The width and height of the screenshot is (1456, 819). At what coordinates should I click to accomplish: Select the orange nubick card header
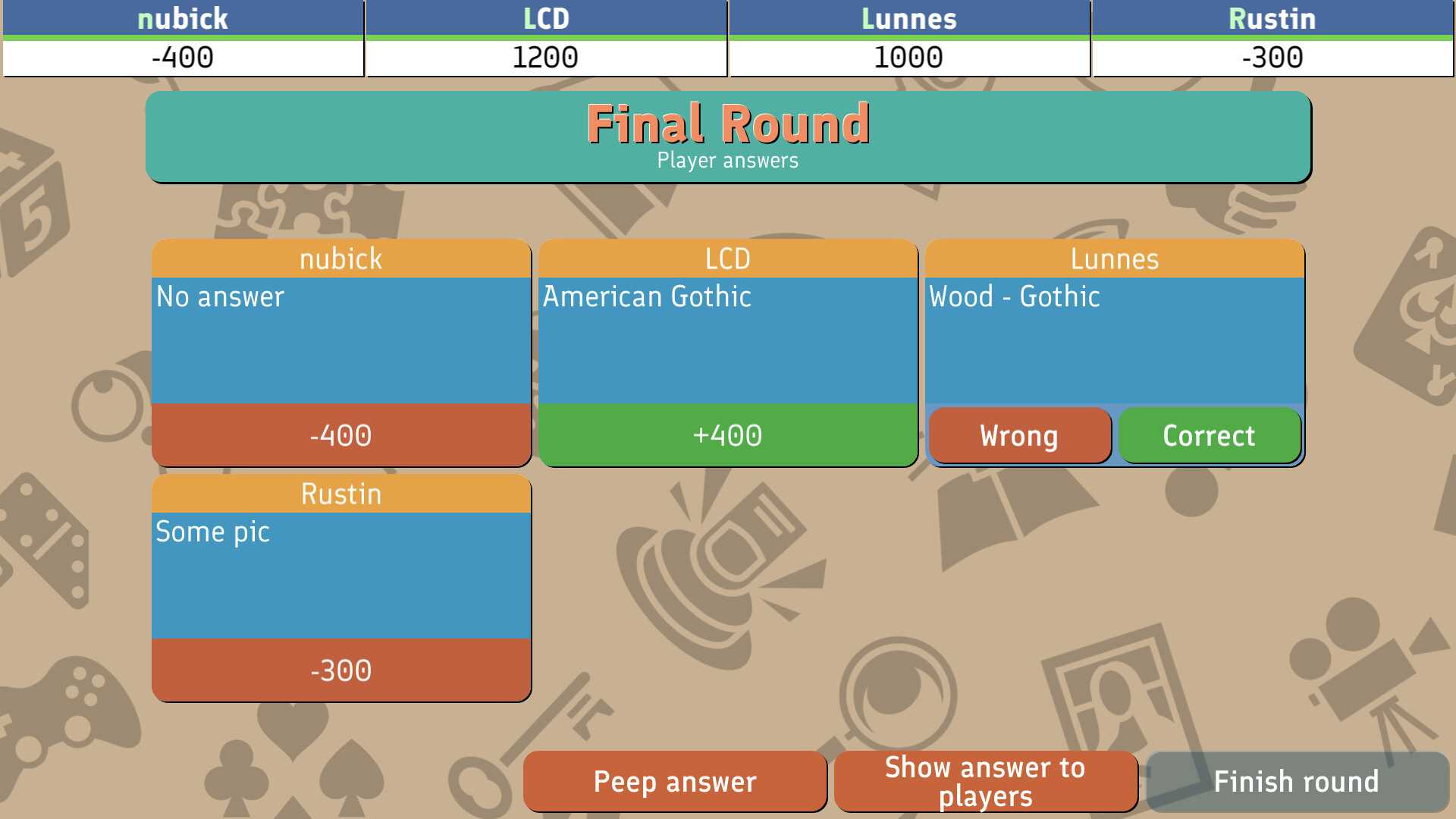click(340, 259)
